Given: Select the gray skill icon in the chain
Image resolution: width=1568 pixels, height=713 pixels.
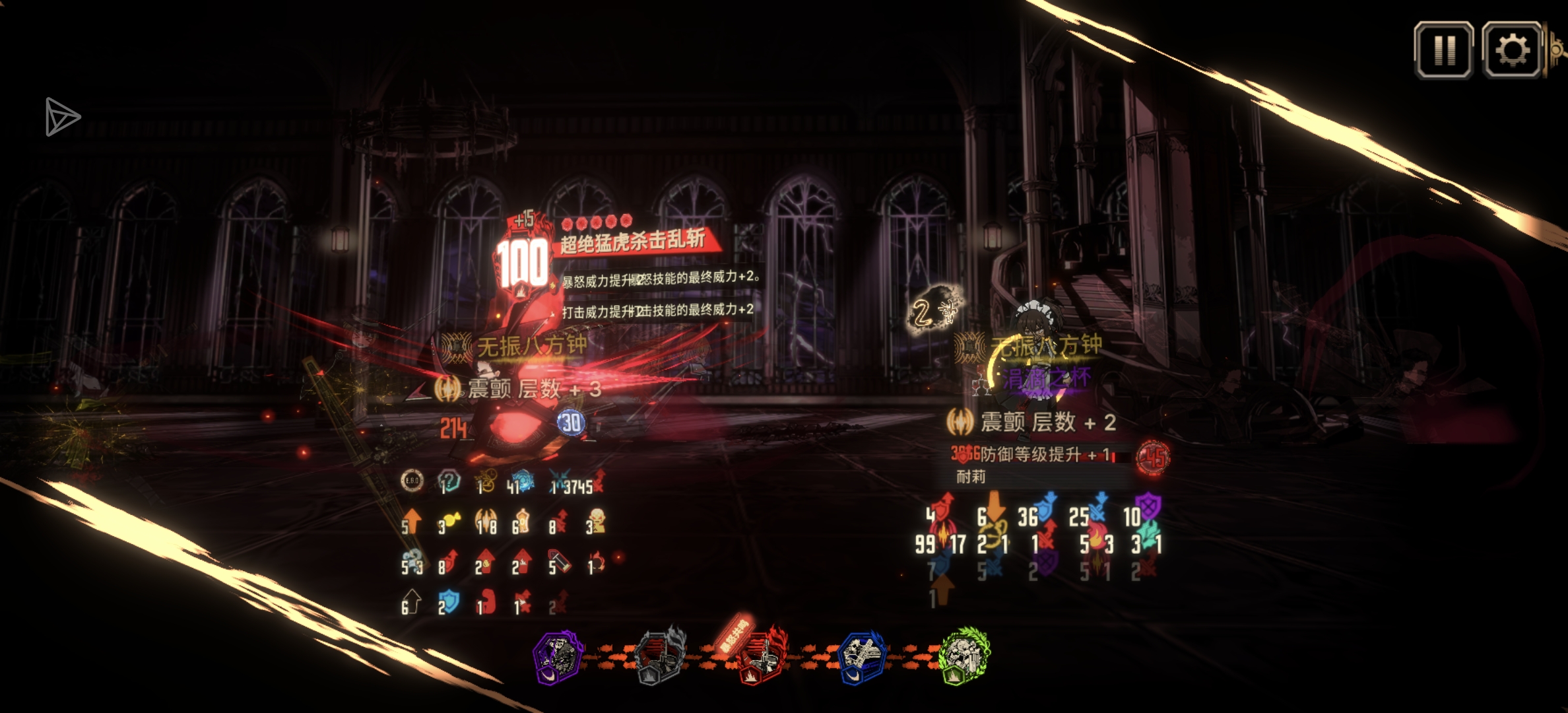Looking at the screenshot, I should click(659, 657).
